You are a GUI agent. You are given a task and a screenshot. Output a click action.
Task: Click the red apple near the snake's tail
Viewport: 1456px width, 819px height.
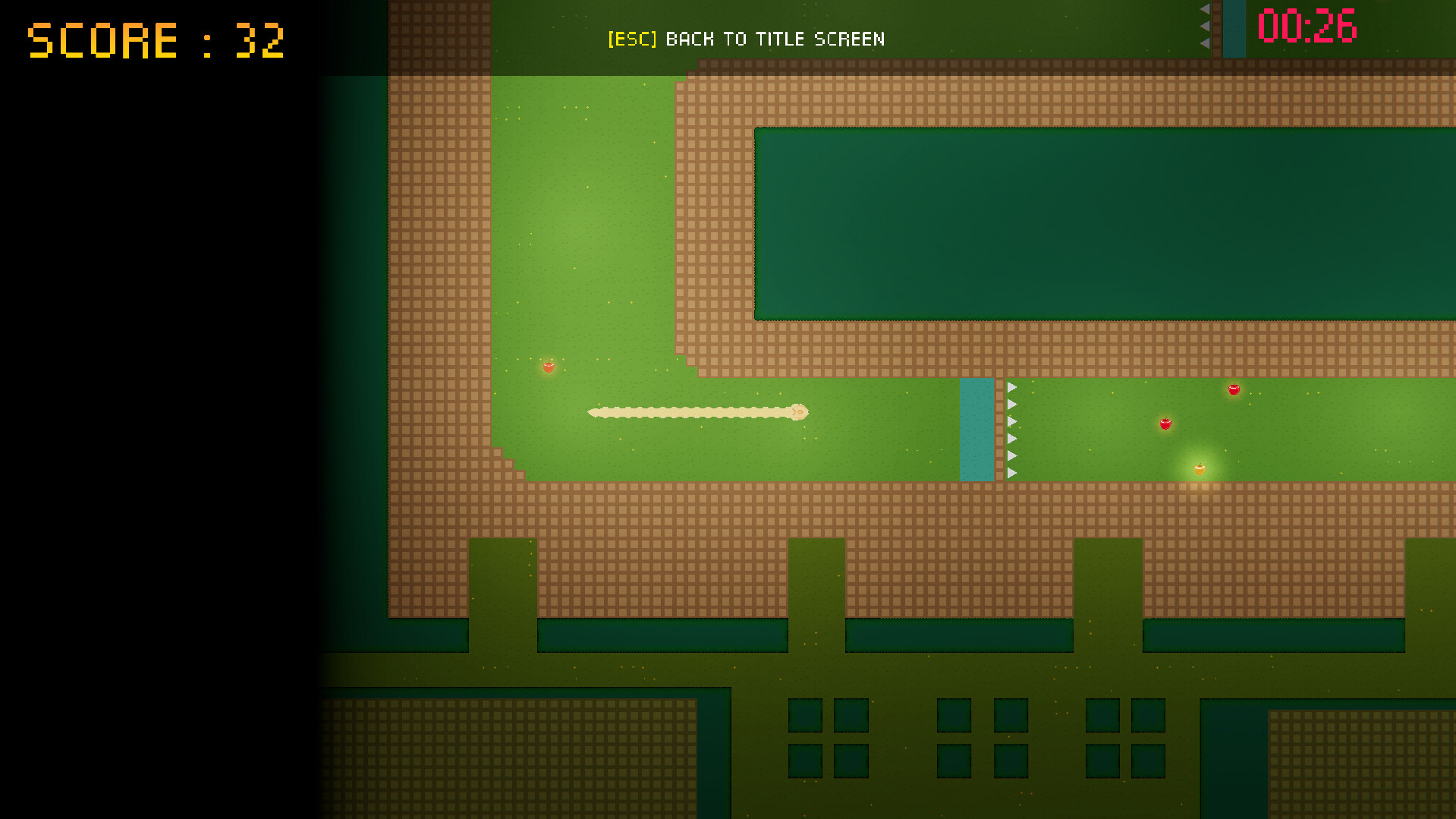pyautogui.click(x=549, y=367)
